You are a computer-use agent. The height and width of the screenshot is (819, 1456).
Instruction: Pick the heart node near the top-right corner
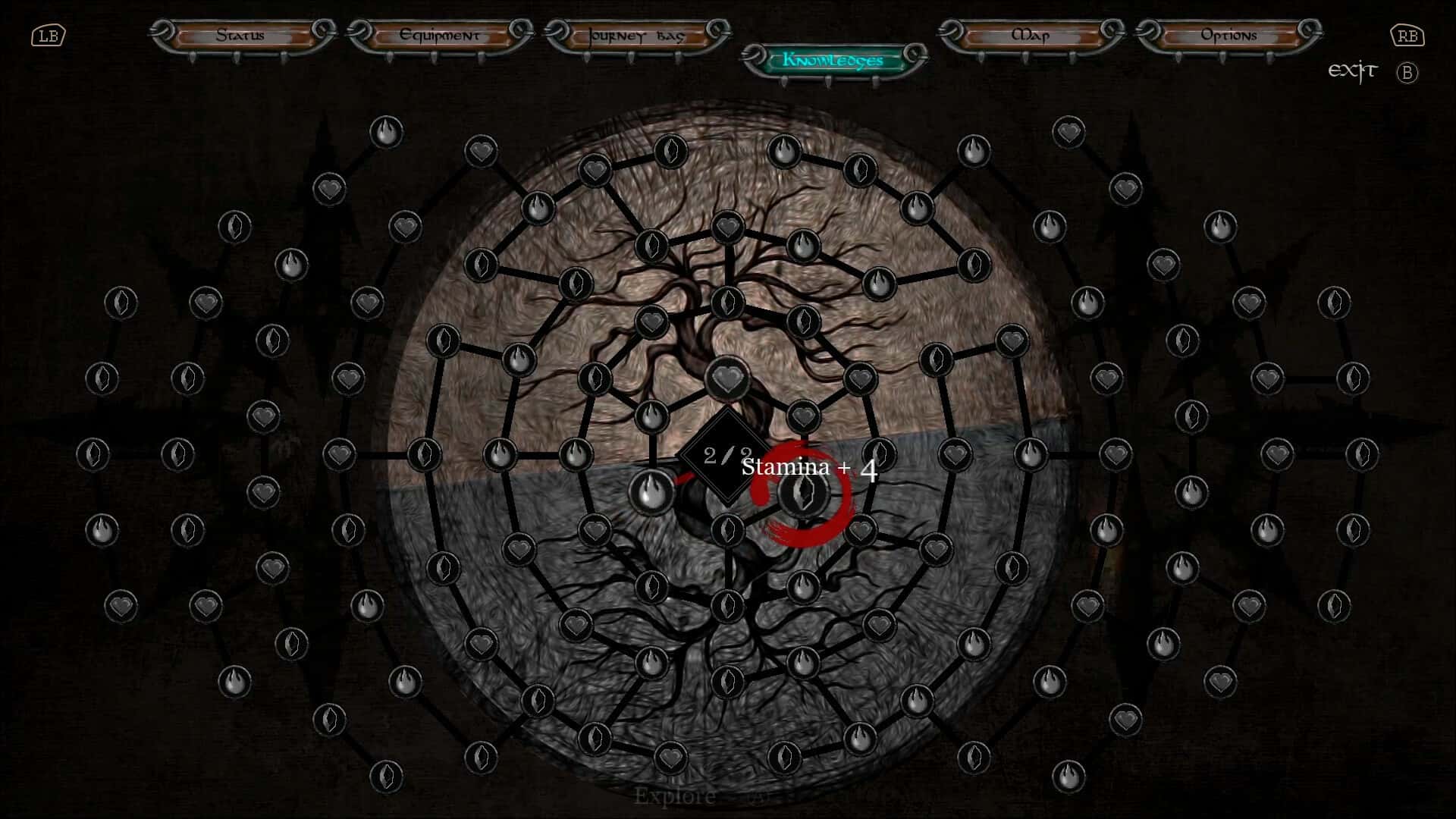(1069, 133)
